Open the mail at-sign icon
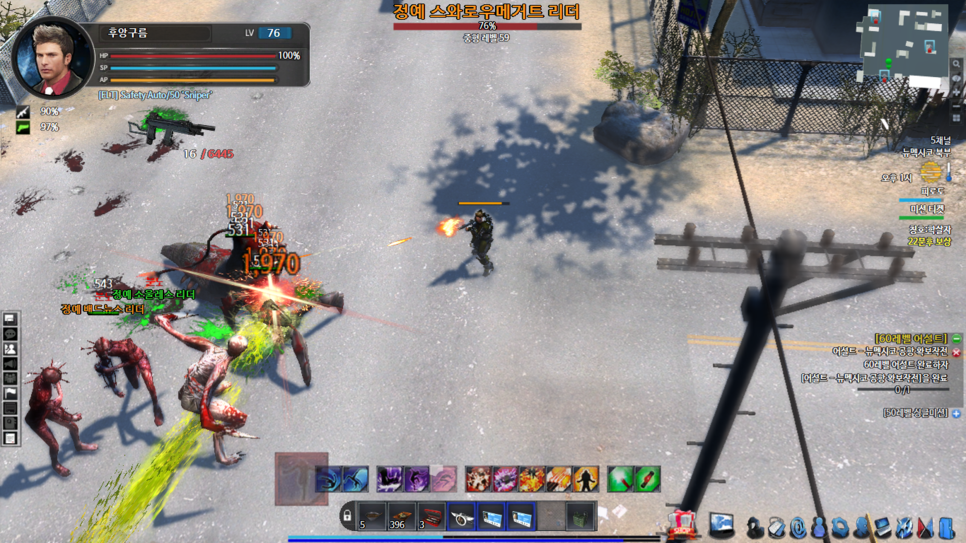Screen dimensions: 966x543 coord(798,526)
